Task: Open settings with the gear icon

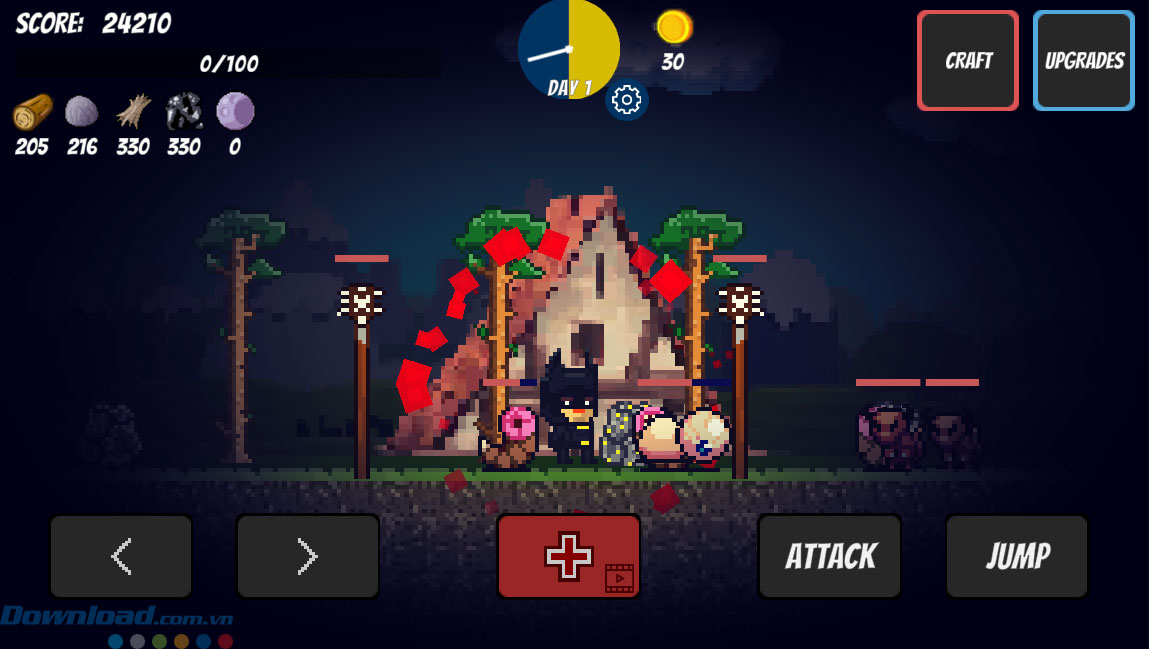Action: 626,99
